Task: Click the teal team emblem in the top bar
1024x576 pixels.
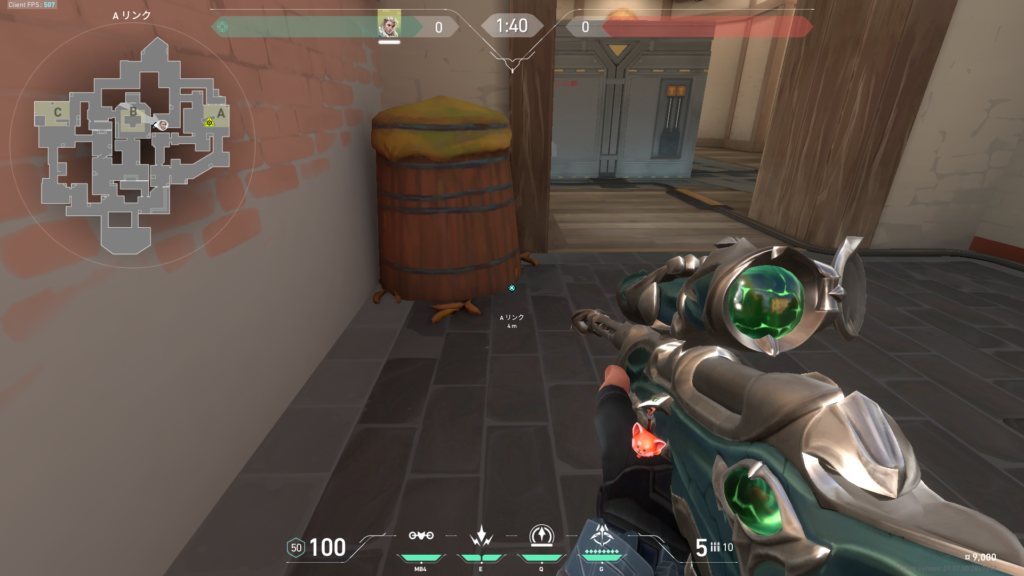Action: pyautogui.click(x=221, y=27)
